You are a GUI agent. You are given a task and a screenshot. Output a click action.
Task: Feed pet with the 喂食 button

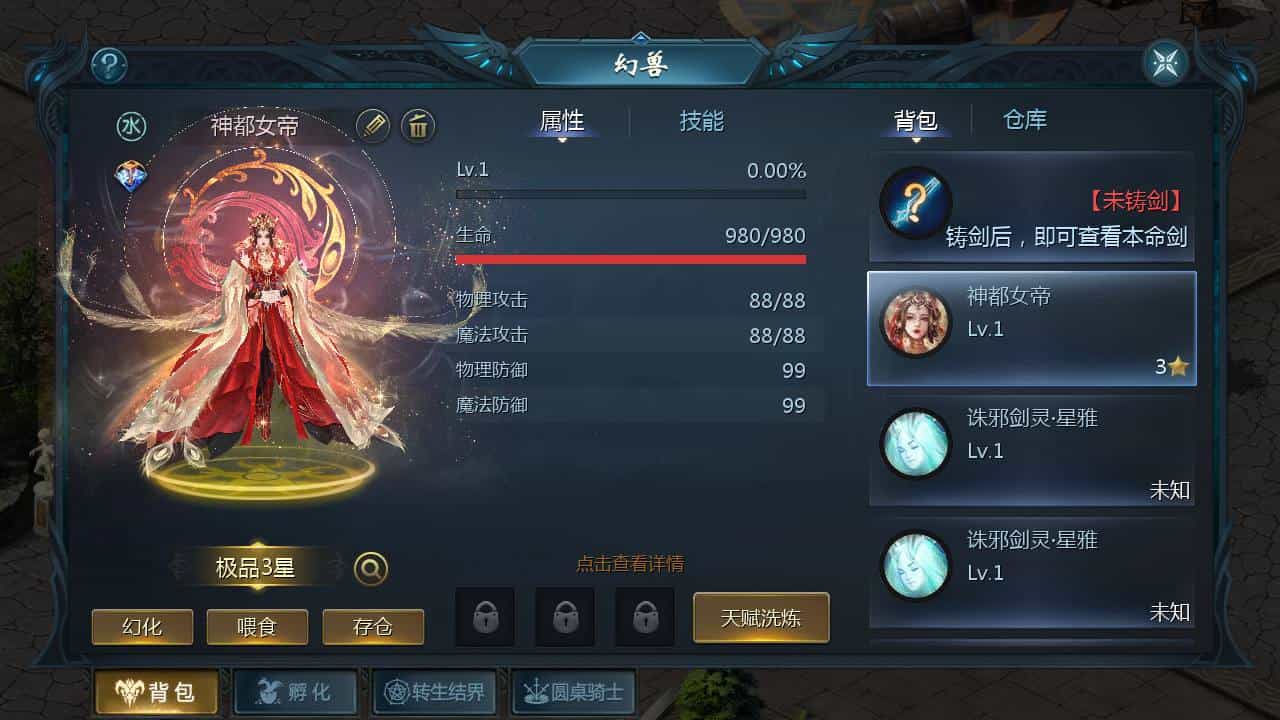tap(257, 627)
